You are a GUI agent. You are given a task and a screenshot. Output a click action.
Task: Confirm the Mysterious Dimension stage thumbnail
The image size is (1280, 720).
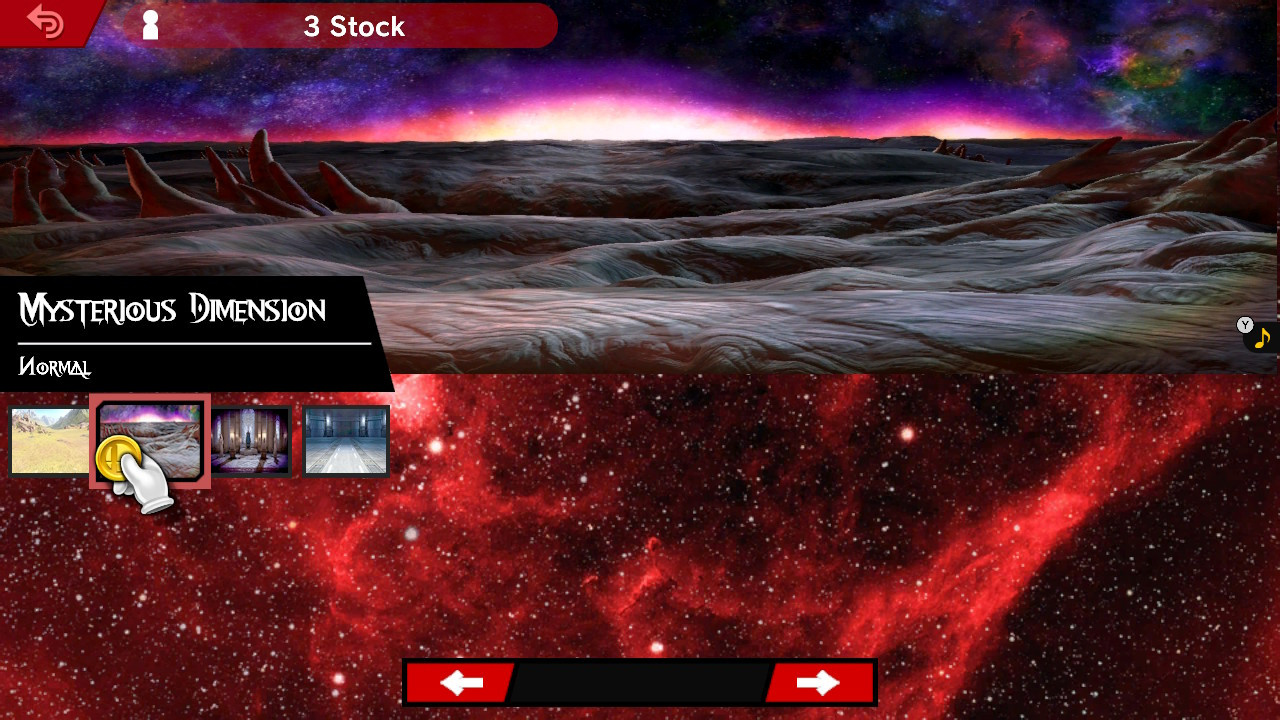tap(149, 440)
